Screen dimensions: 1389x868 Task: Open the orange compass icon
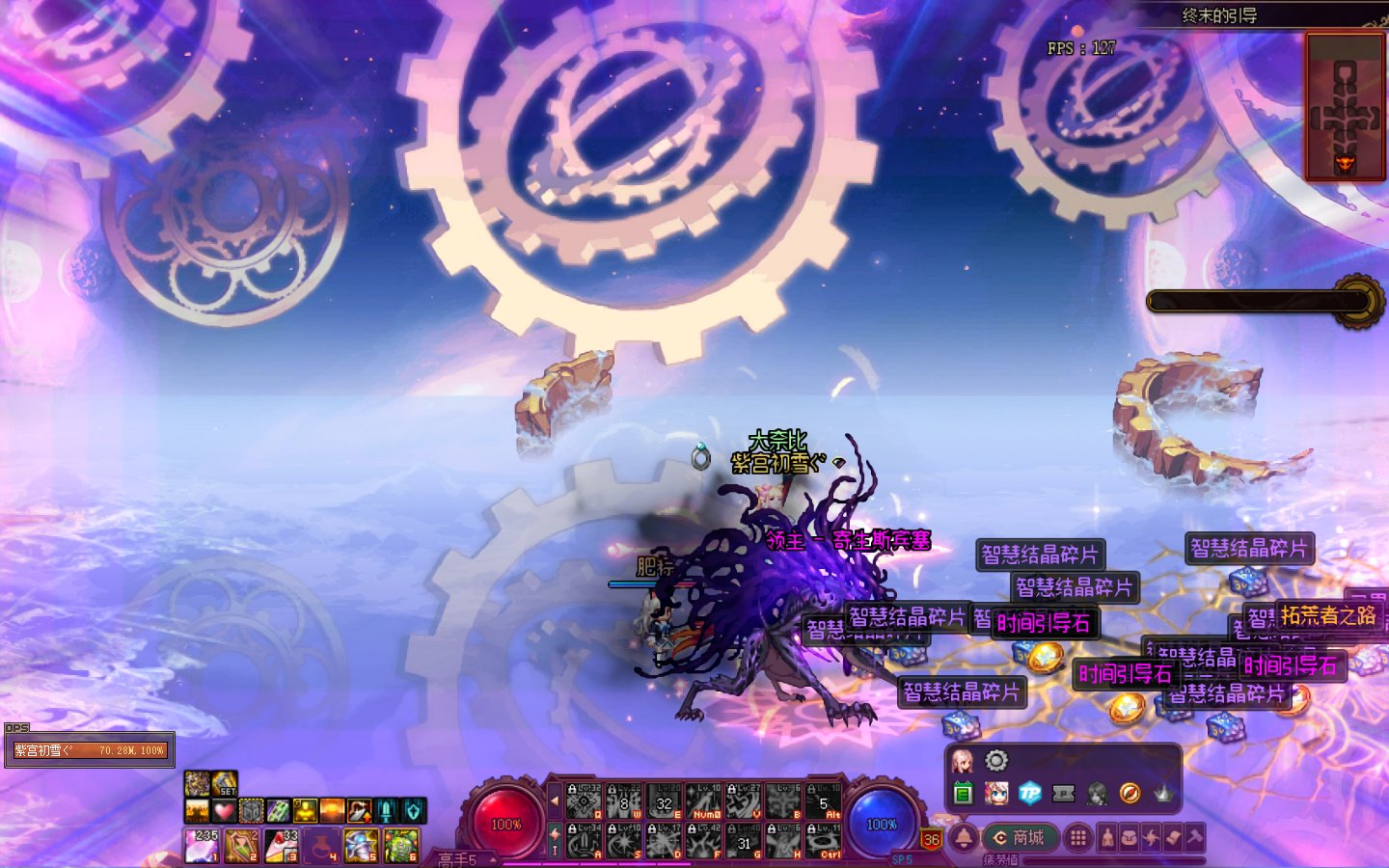[1130, 793]
